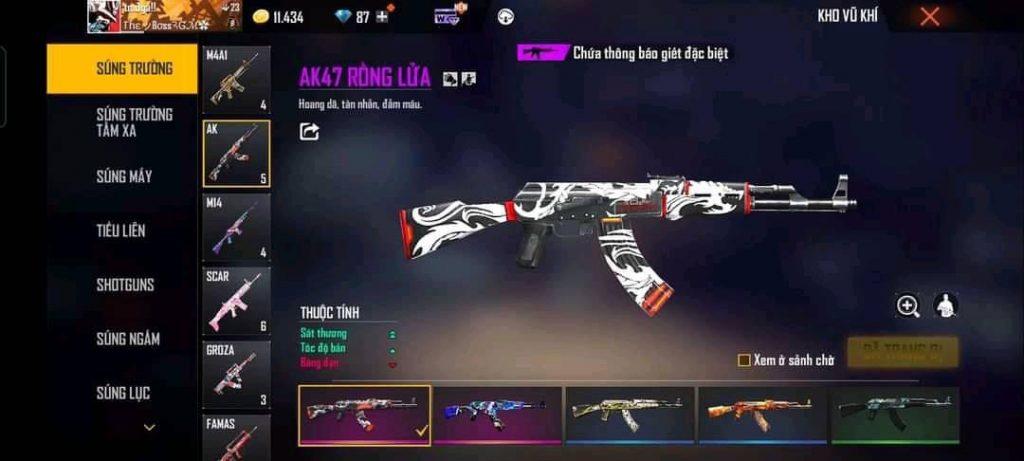The width and height of the screenshot is (1024, 461).
Task: Close the weapon vault screen
Action: click(929, 16)
